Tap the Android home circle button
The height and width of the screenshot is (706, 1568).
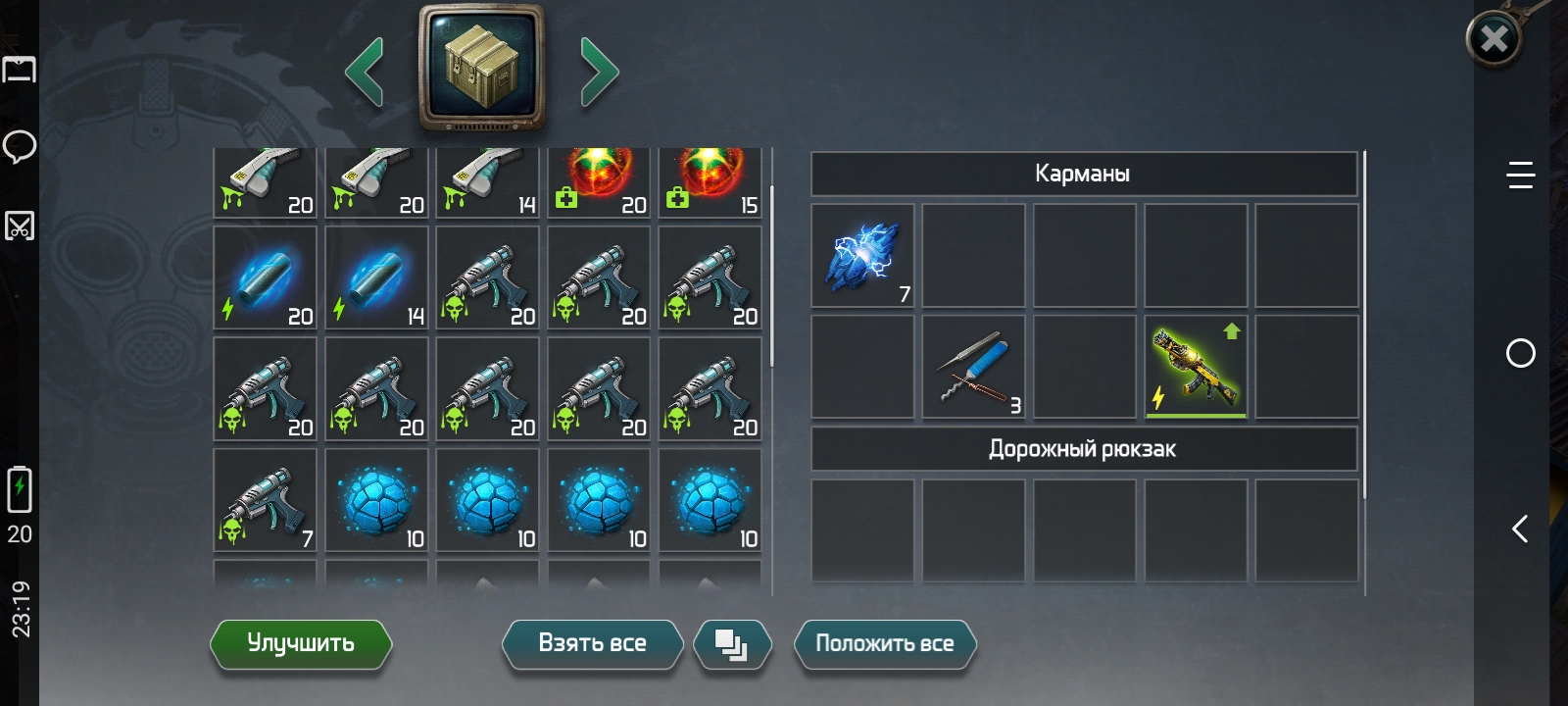[1520, 353]
